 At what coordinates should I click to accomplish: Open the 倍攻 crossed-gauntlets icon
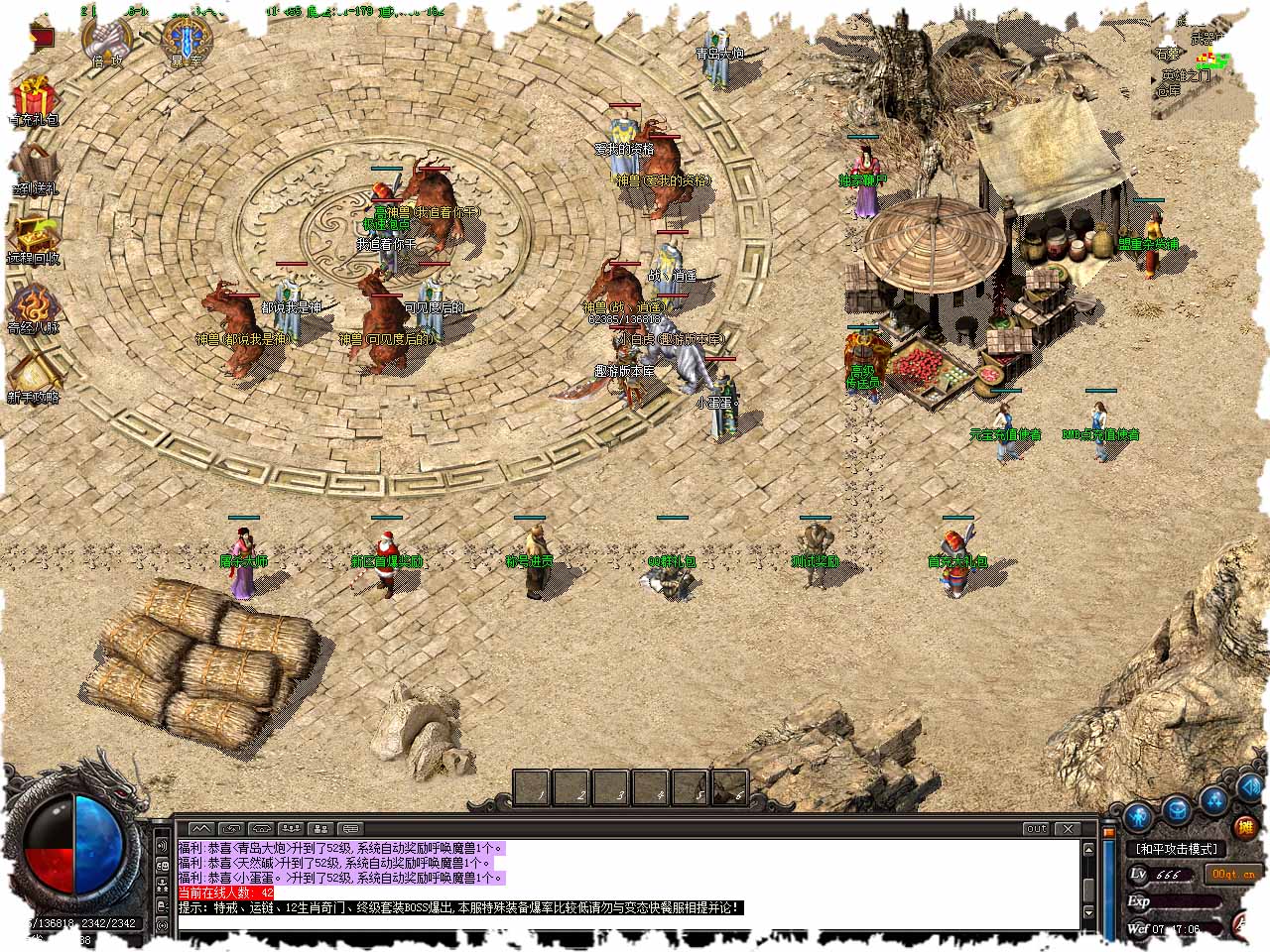tap(106, 38)
